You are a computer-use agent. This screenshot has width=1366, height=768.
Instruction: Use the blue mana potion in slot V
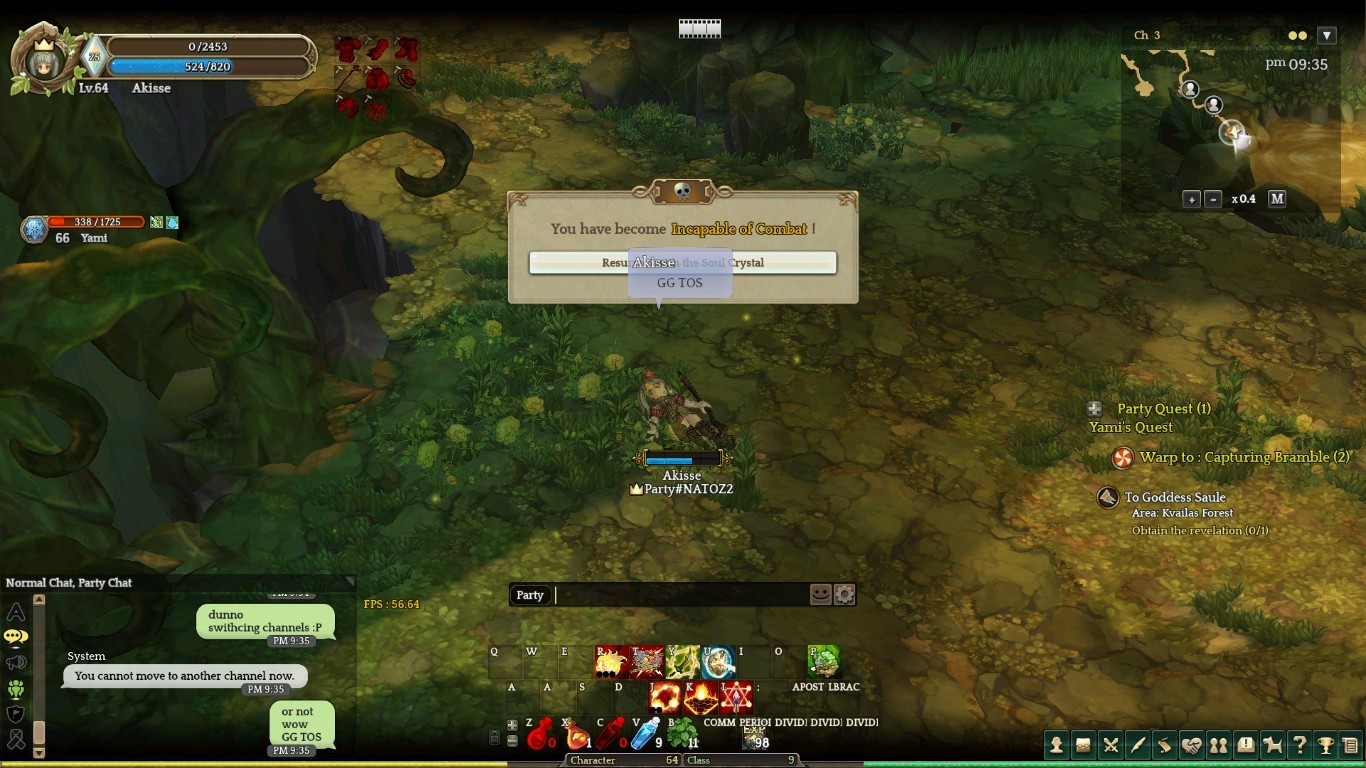pyautogui.click(x=645, y=733)
